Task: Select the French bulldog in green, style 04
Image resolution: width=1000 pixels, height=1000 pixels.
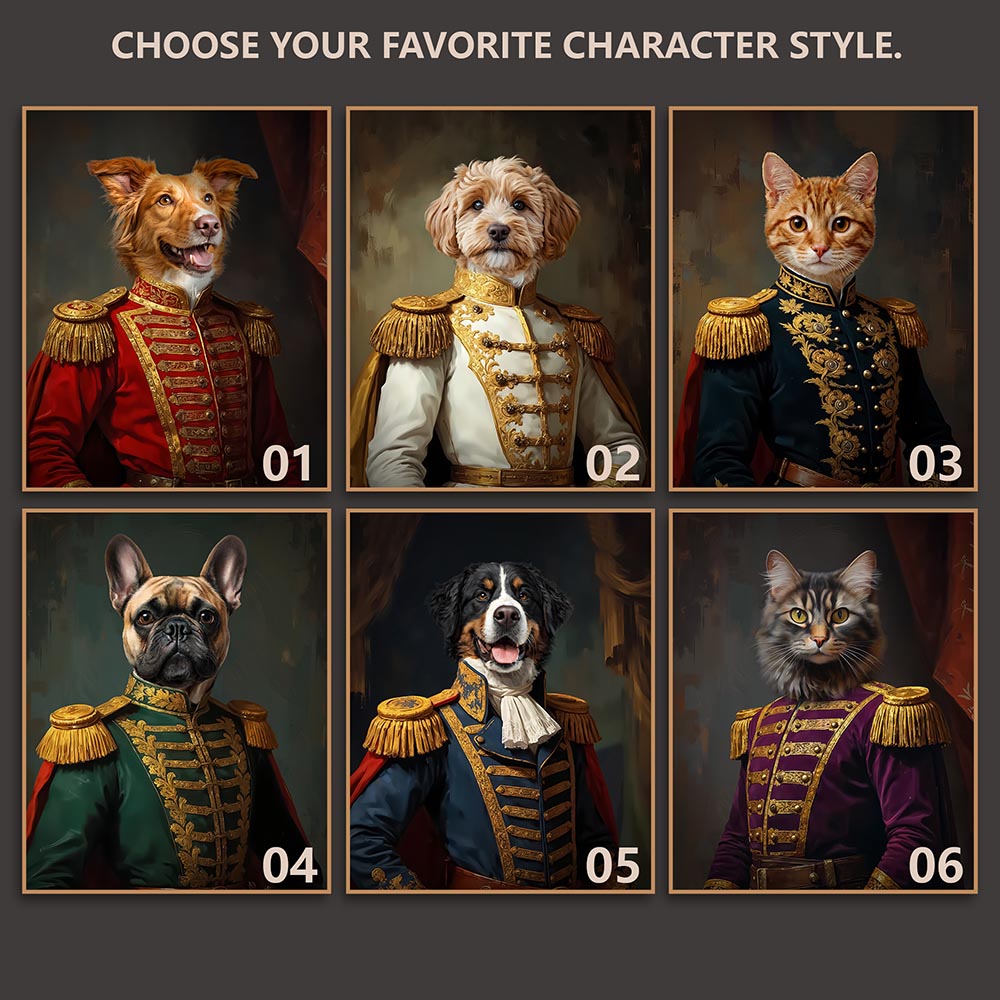Action: pos(176,701)
